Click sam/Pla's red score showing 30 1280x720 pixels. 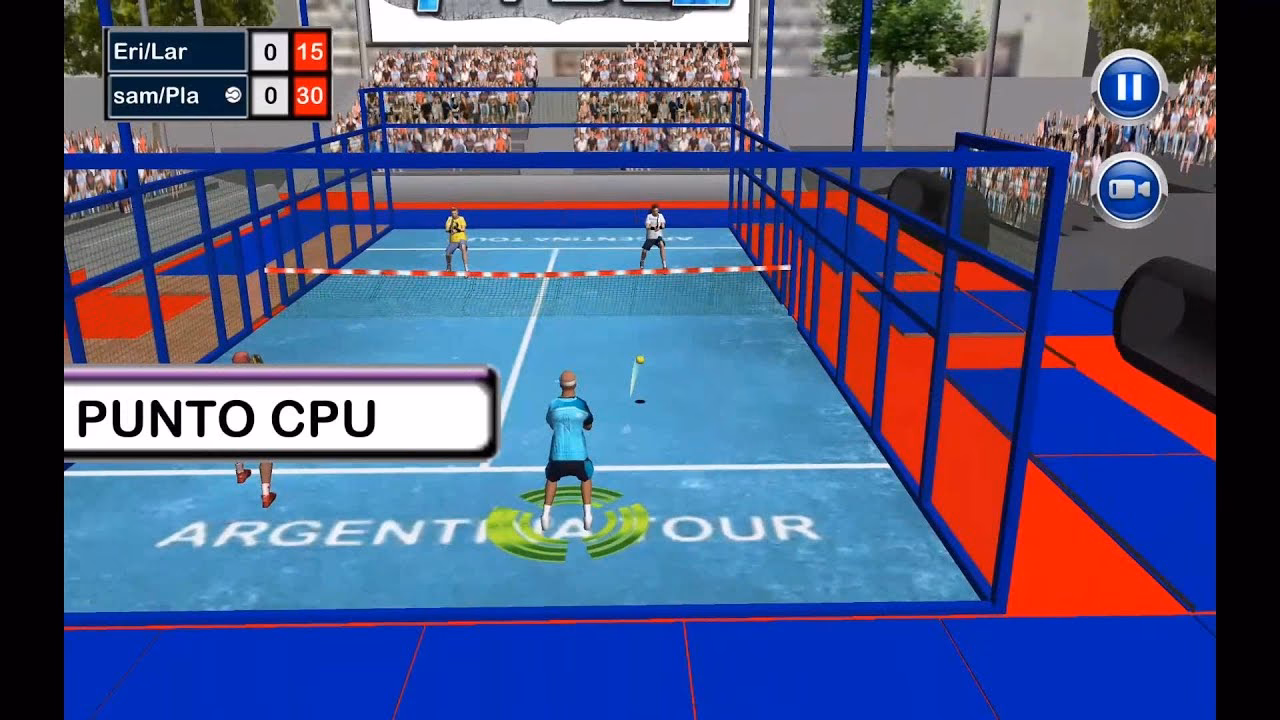coord(311,94)
